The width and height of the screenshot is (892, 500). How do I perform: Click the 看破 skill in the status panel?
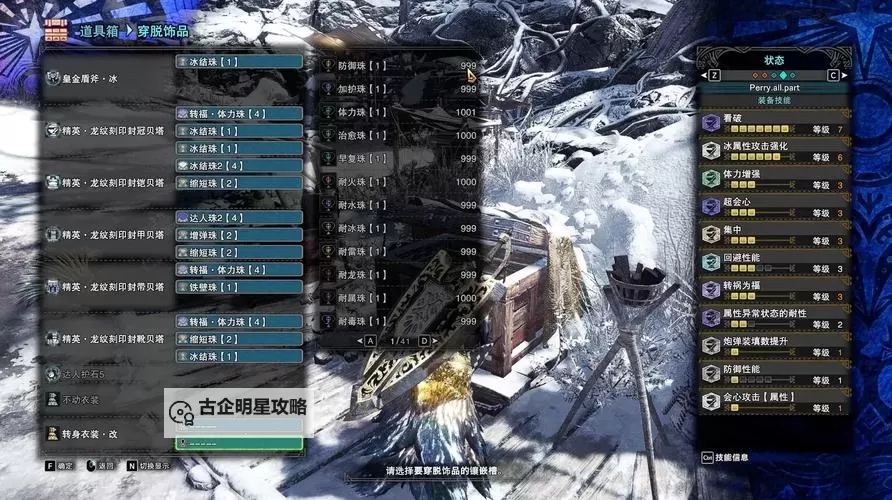[x=774, y=124]
